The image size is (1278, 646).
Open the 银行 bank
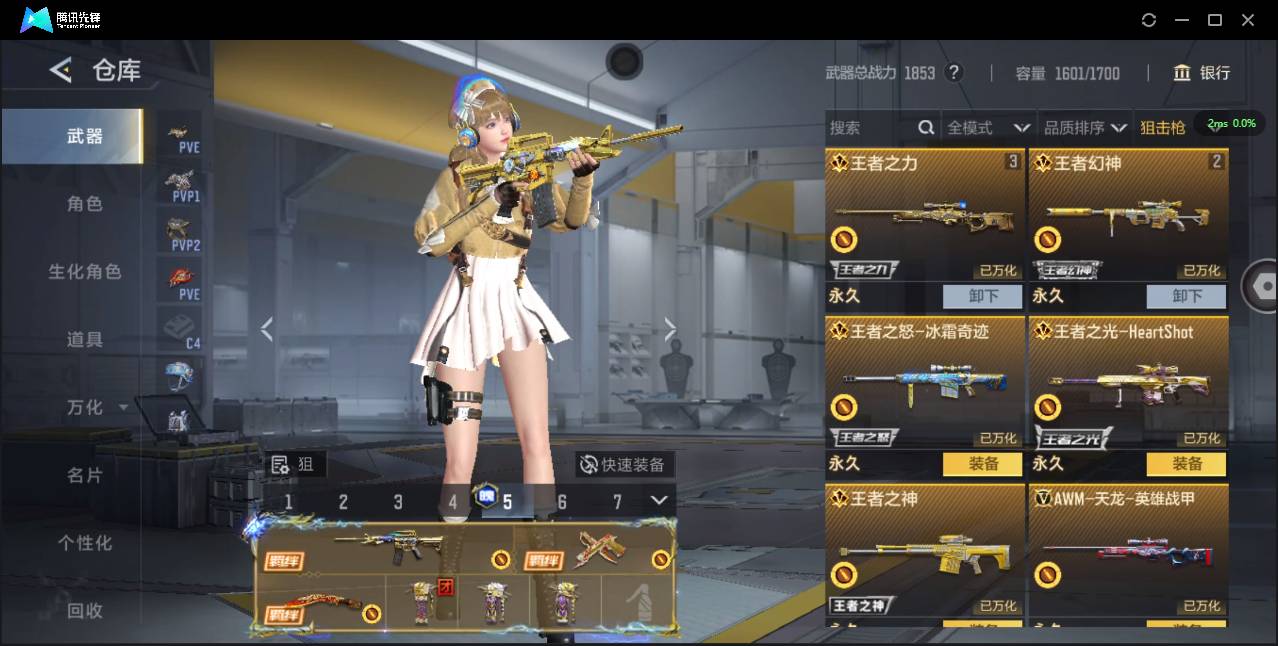pos(1202,73)
